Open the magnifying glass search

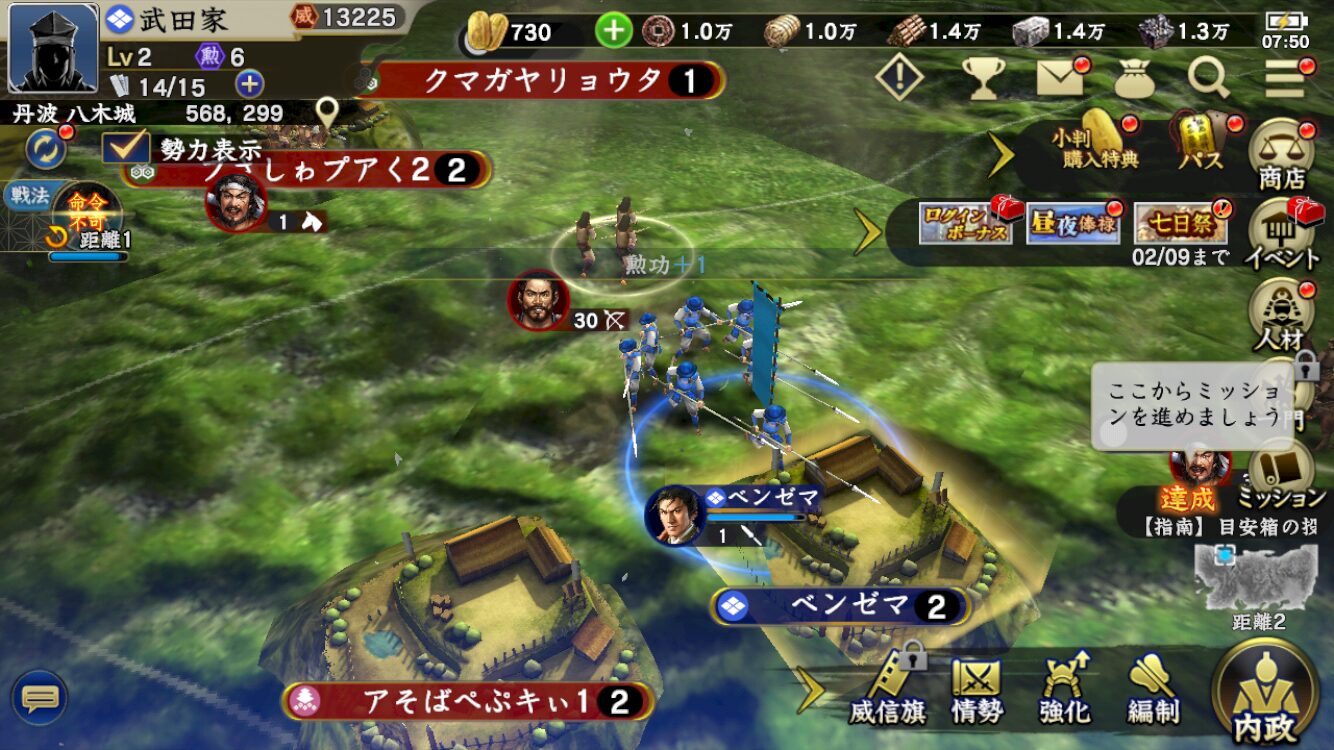click(x=1208, y=77)
